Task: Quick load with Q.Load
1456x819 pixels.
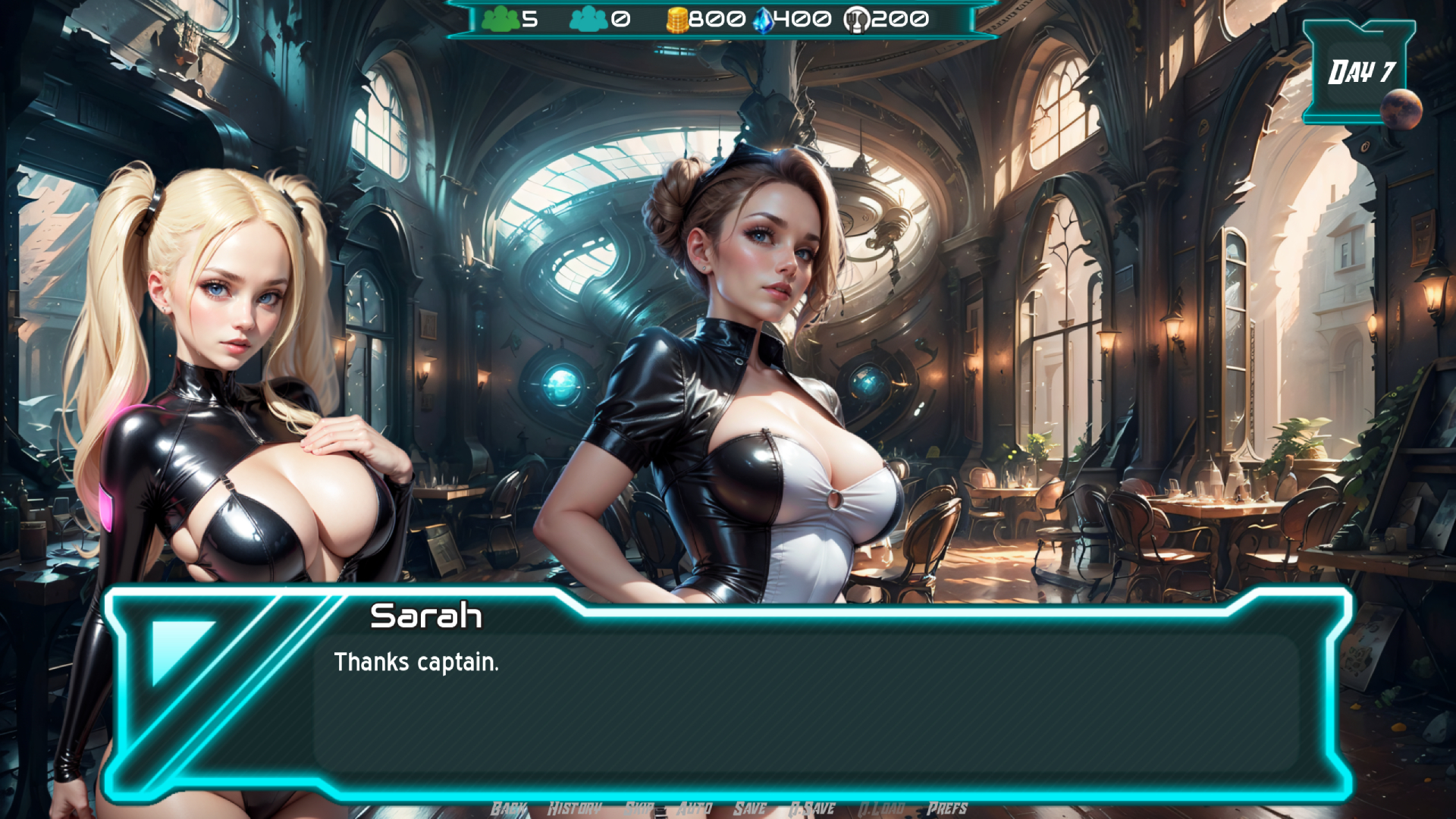Action: pos(880,808)
